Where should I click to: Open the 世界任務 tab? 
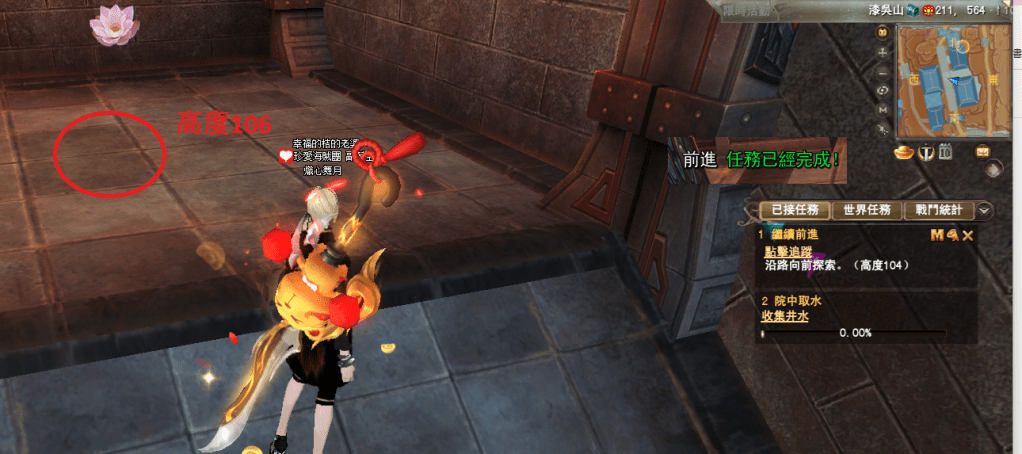pyautogui.click(x=867, y=210)
